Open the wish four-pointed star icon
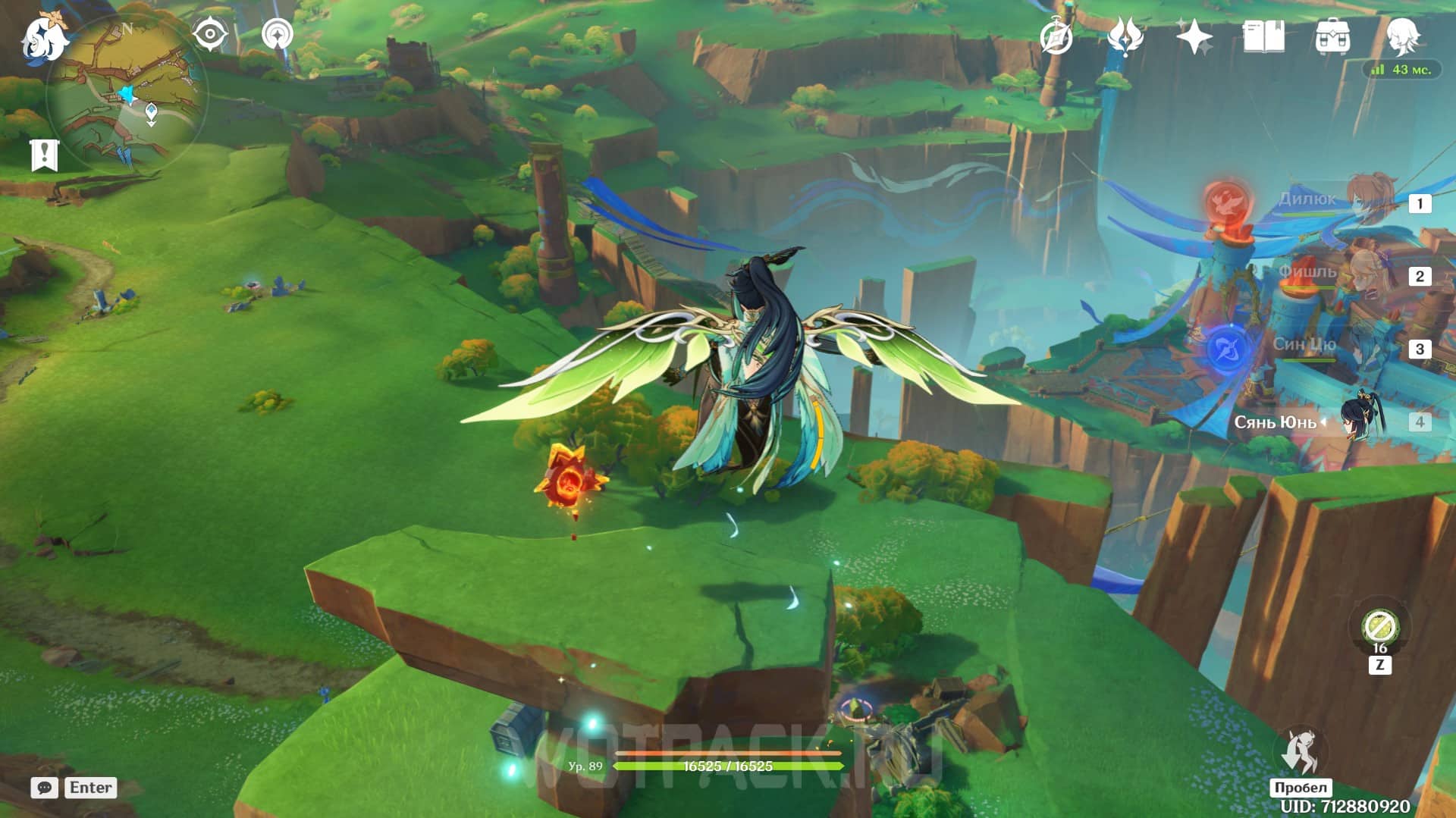The height and width of the screenshot is (818, 1456). [x=1194, y=36]
